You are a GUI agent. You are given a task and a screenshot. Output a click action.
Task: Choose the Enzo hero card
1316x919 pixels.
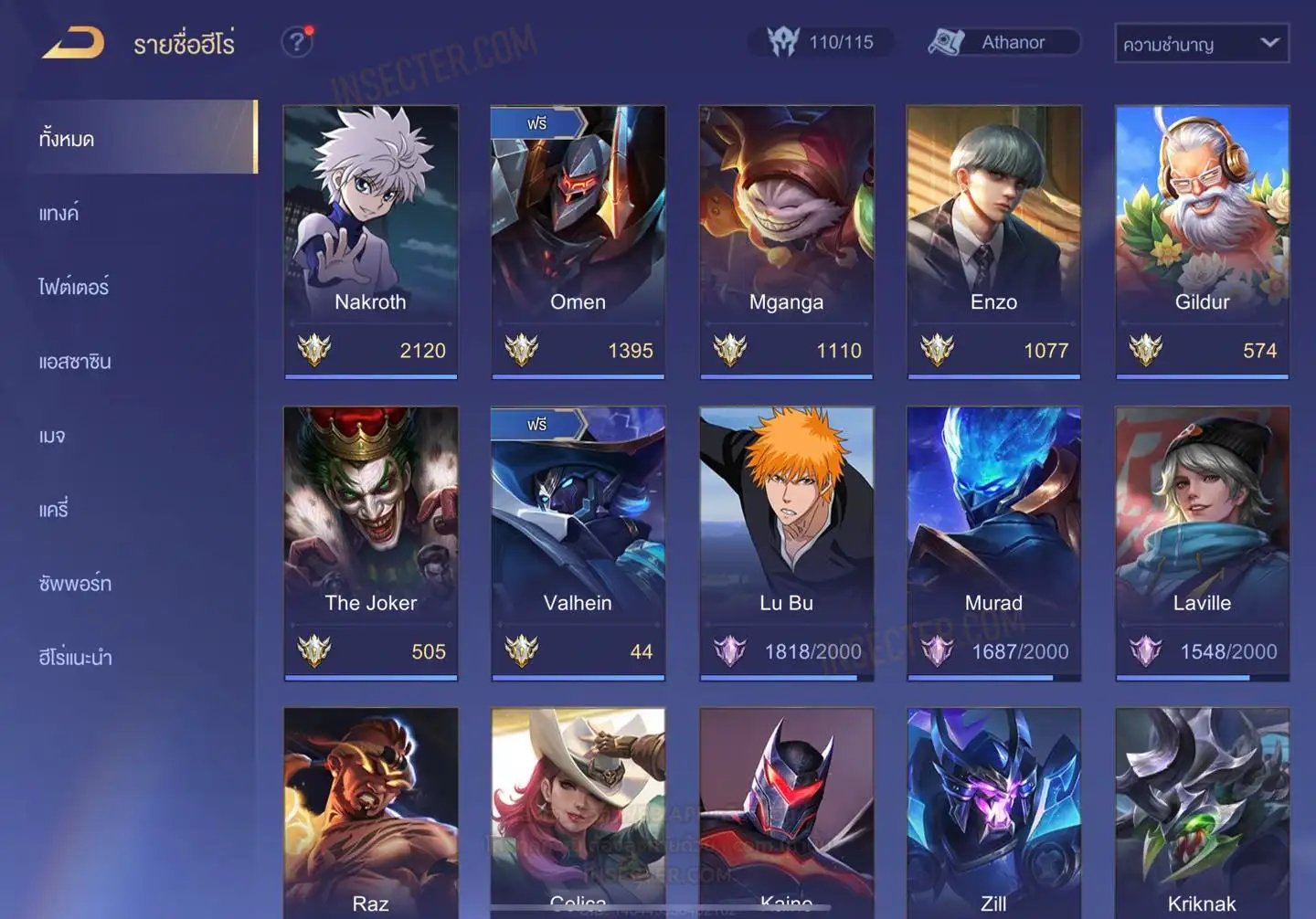(x=993, y=241)
